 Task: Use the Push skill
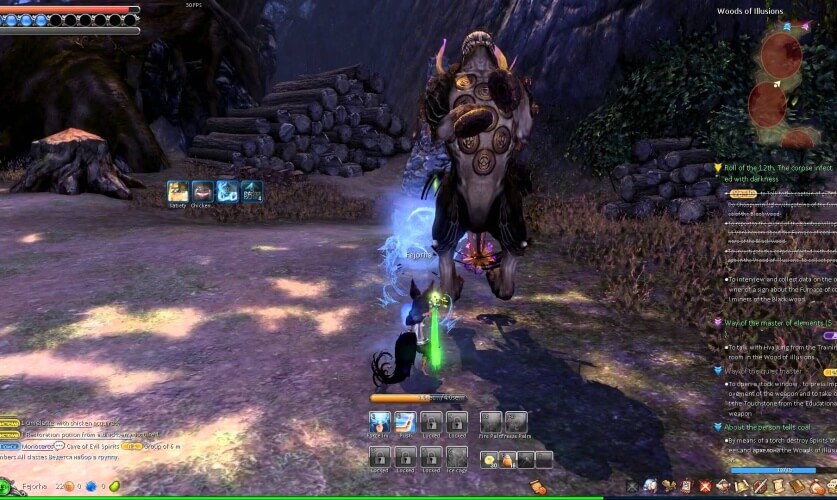coord(405,423)
